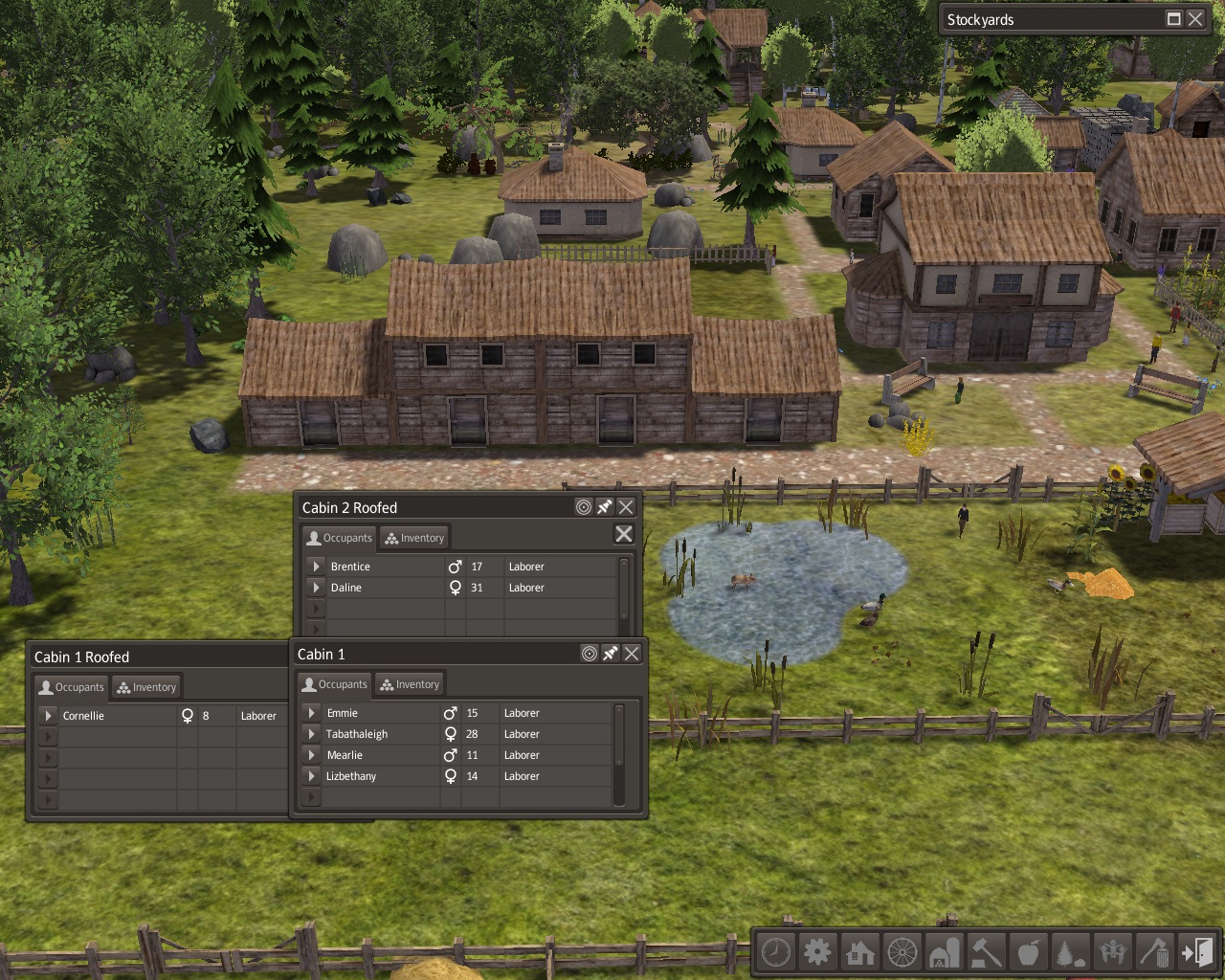Open the gear tools menu

(x=817, y=952)
